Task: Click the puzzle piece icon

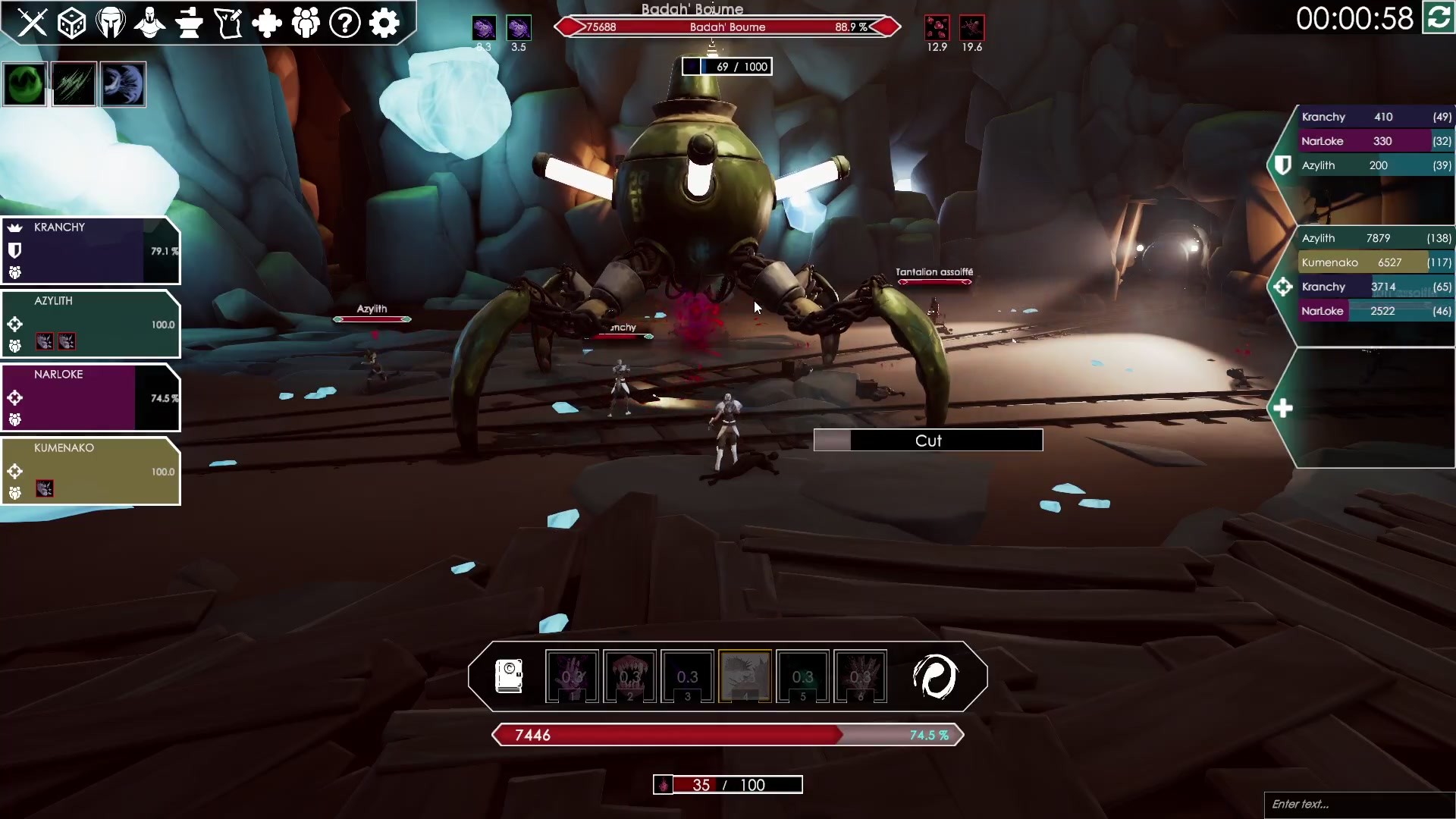Action: 268,22
